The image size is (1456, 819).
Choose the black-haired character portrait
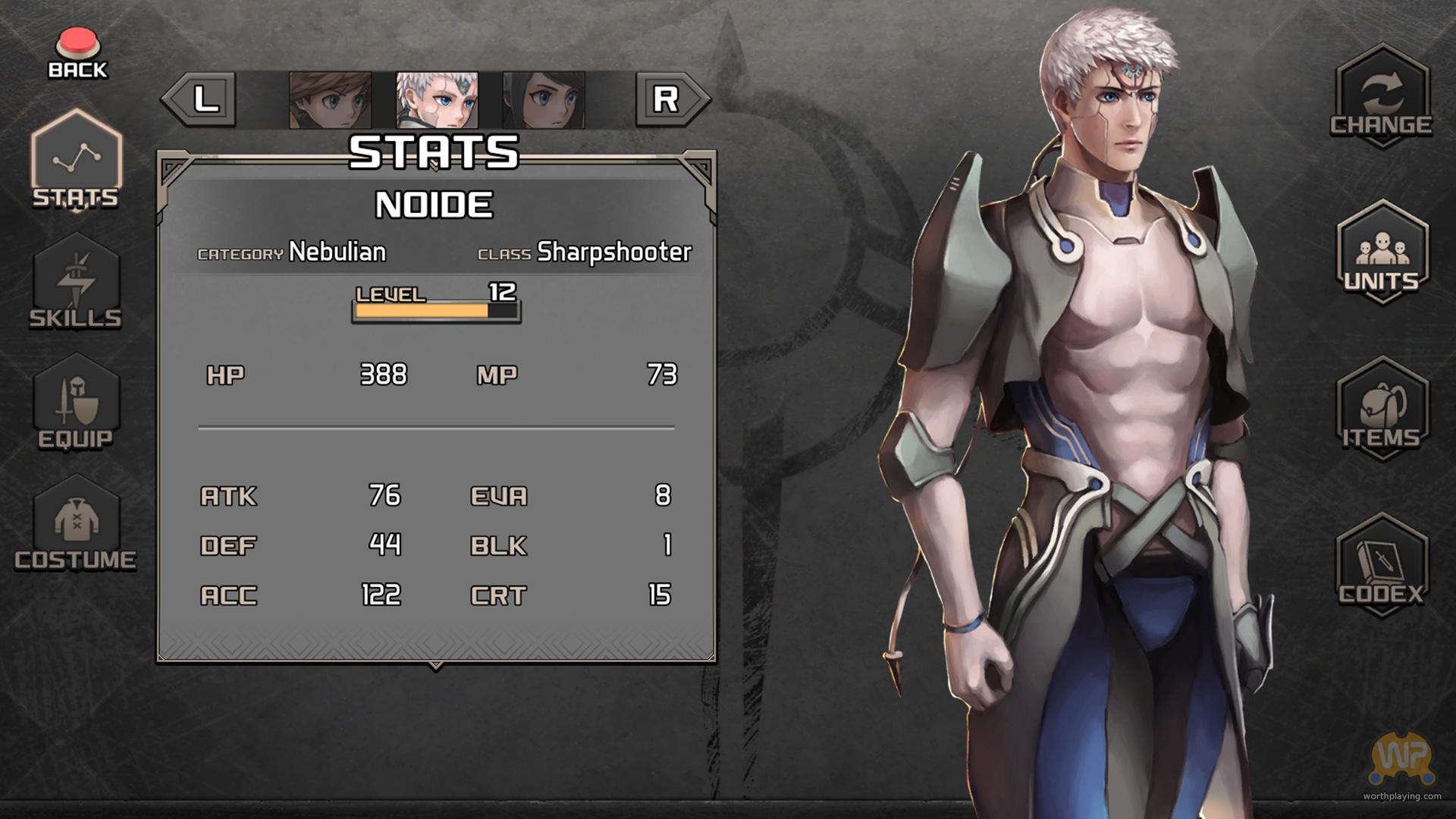tap(544, 100)
